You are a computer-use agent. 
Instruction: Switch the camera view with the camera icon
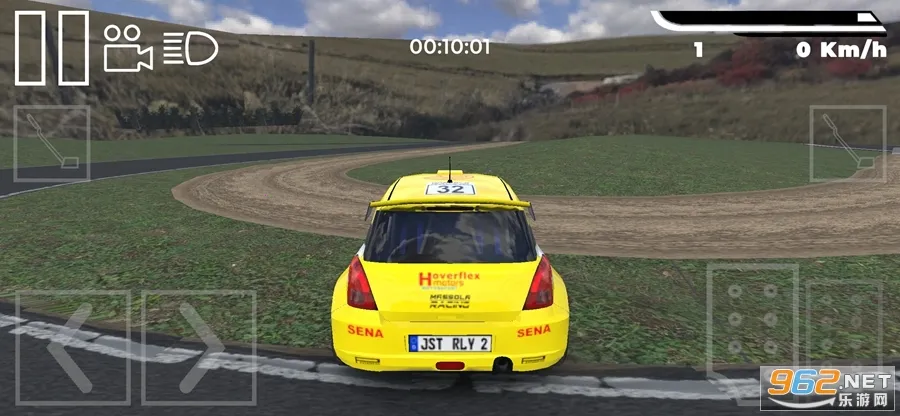pyautogui.click(x=128, y=48)
